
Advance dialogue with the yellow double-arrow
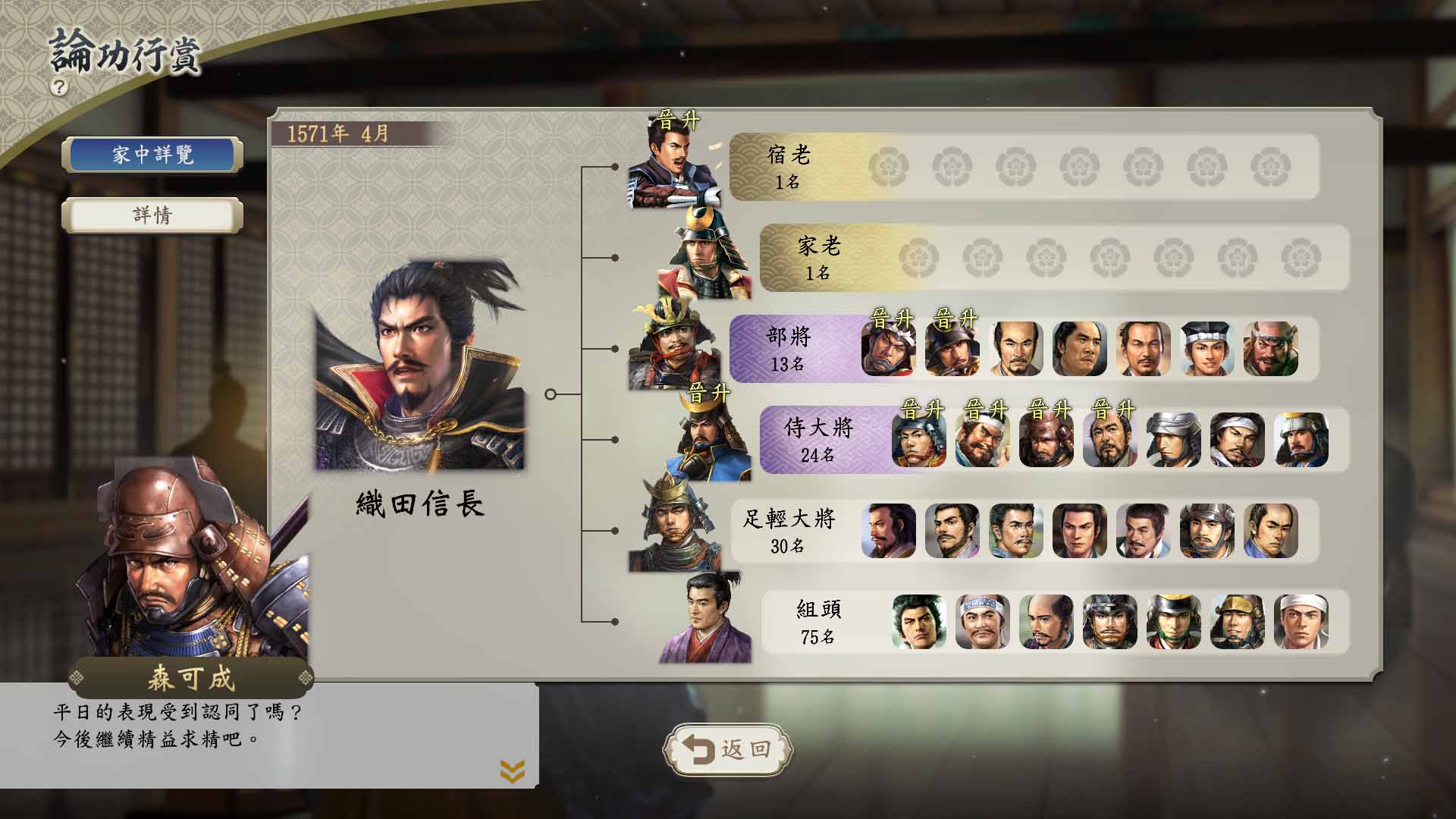click(x=513, y=772)
